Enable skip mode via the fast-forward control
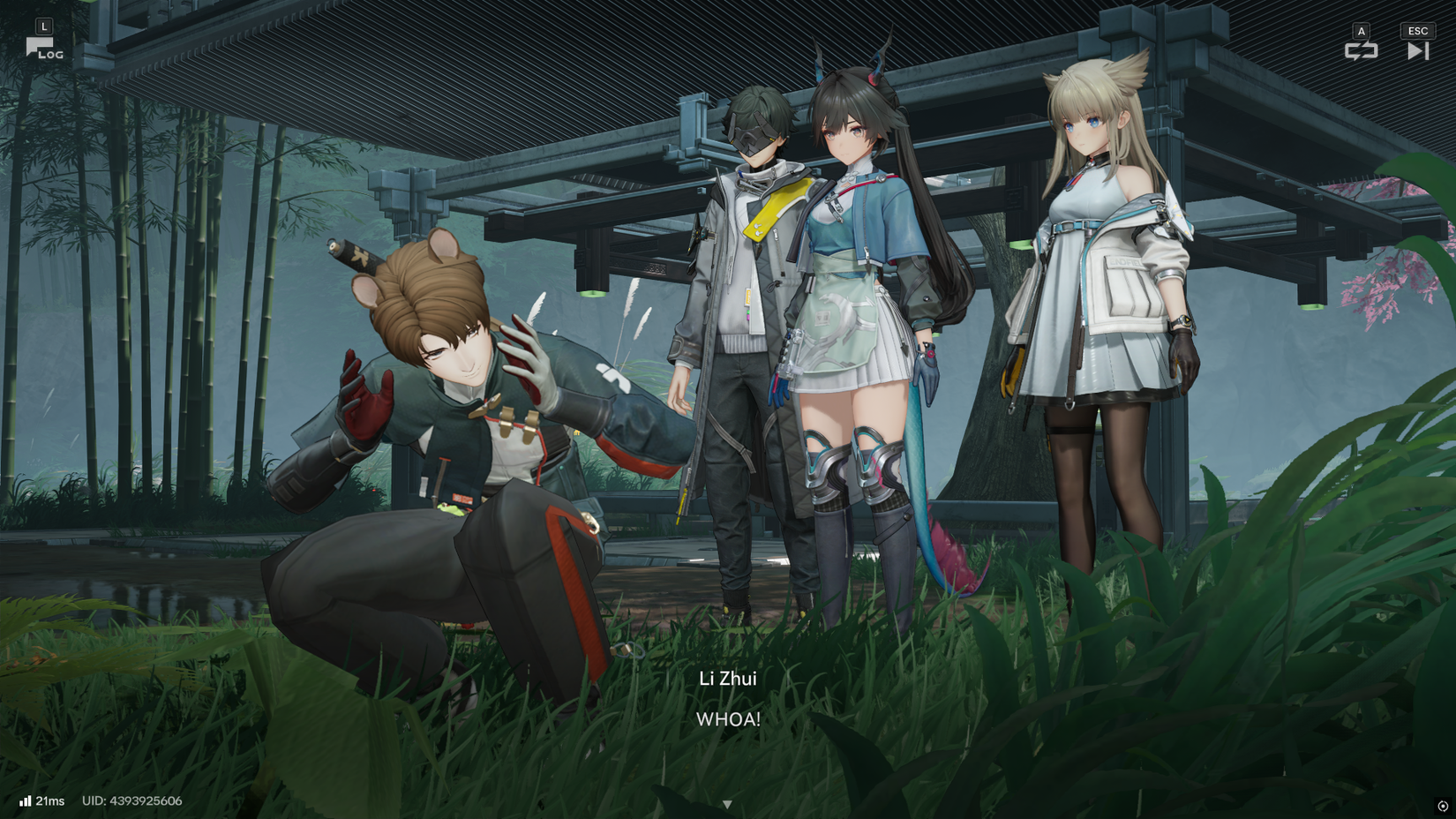This screenshot has width=1456, height=819. pos(1418,50)
